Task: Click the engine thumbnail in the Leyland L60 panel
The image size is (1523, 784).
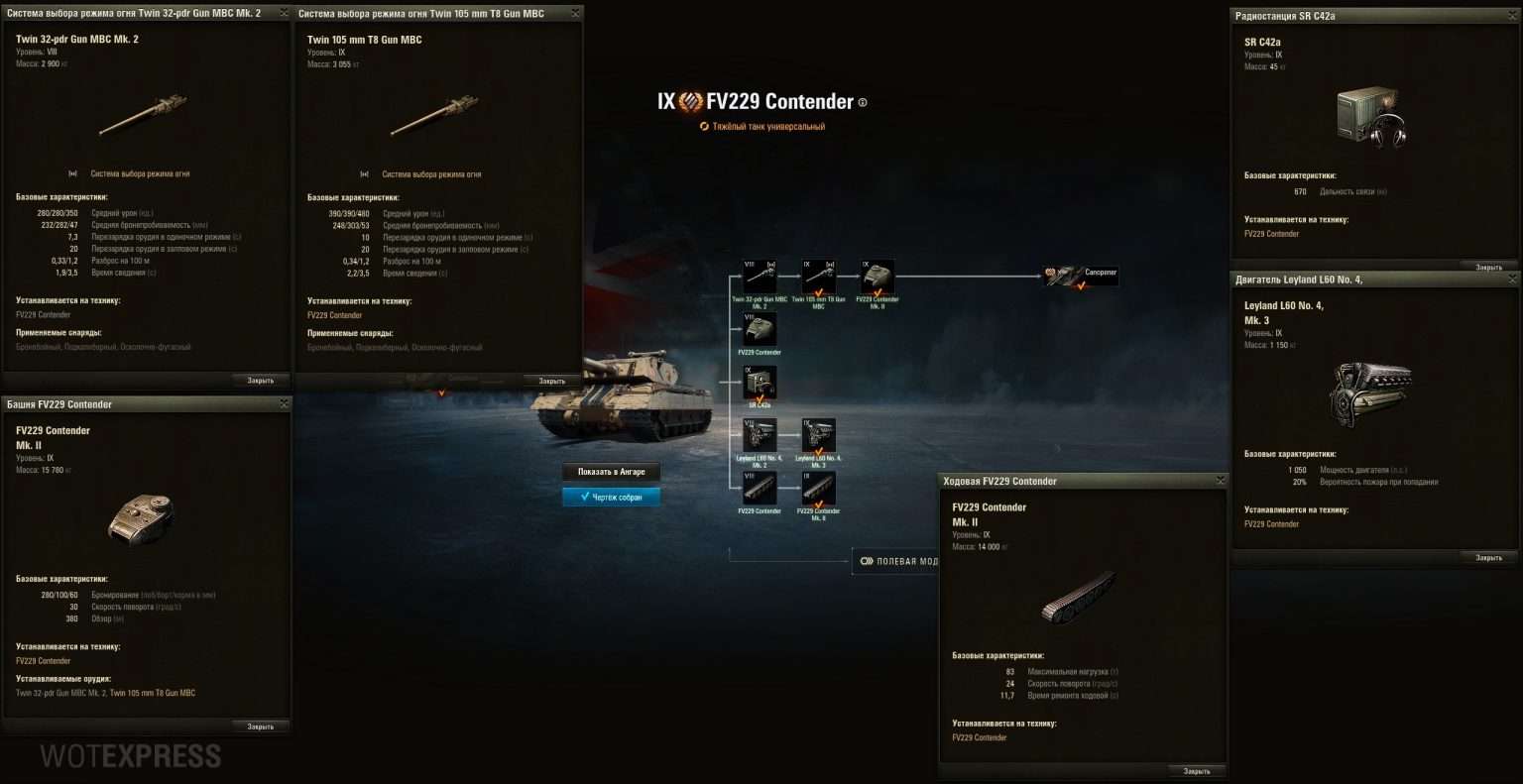Action: [x=1373, y=393]
